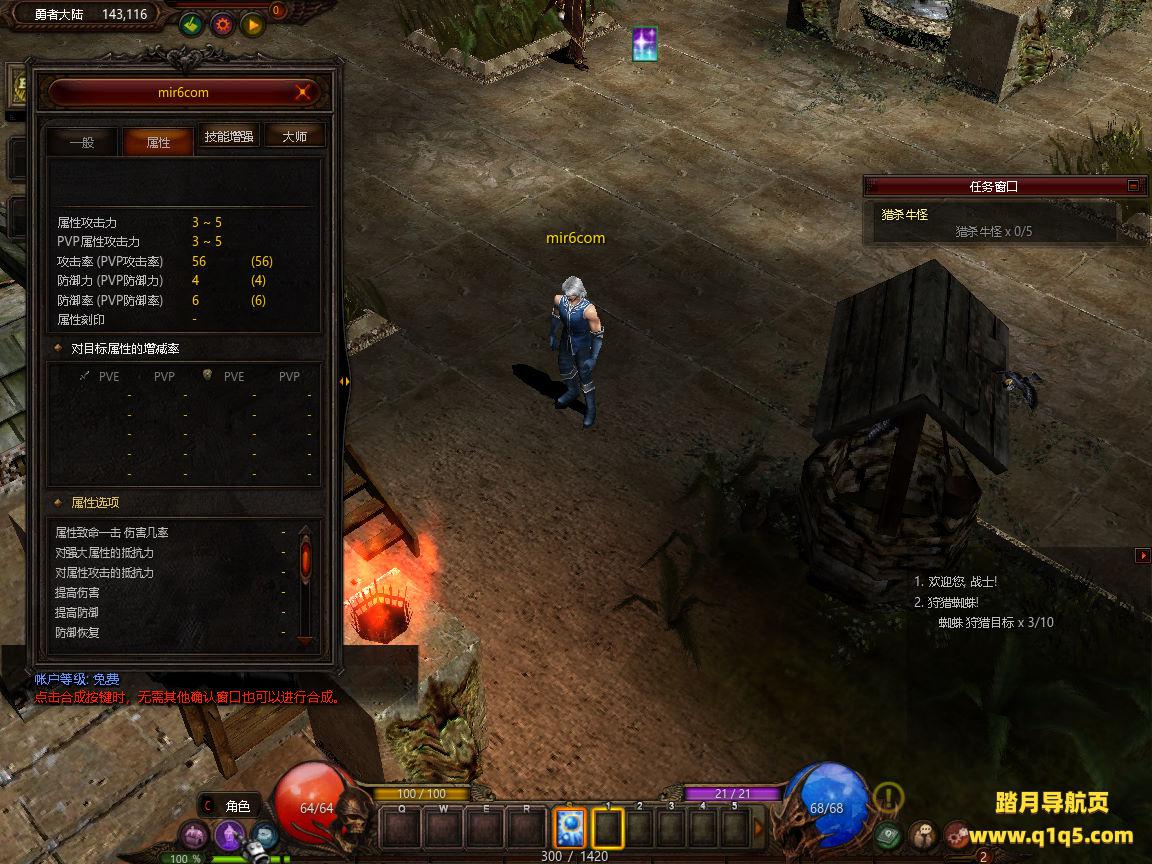The width and height of the screenshot is (1152, 864).
Task: Switch to the 一般 tab
Action: coord(82,142)
